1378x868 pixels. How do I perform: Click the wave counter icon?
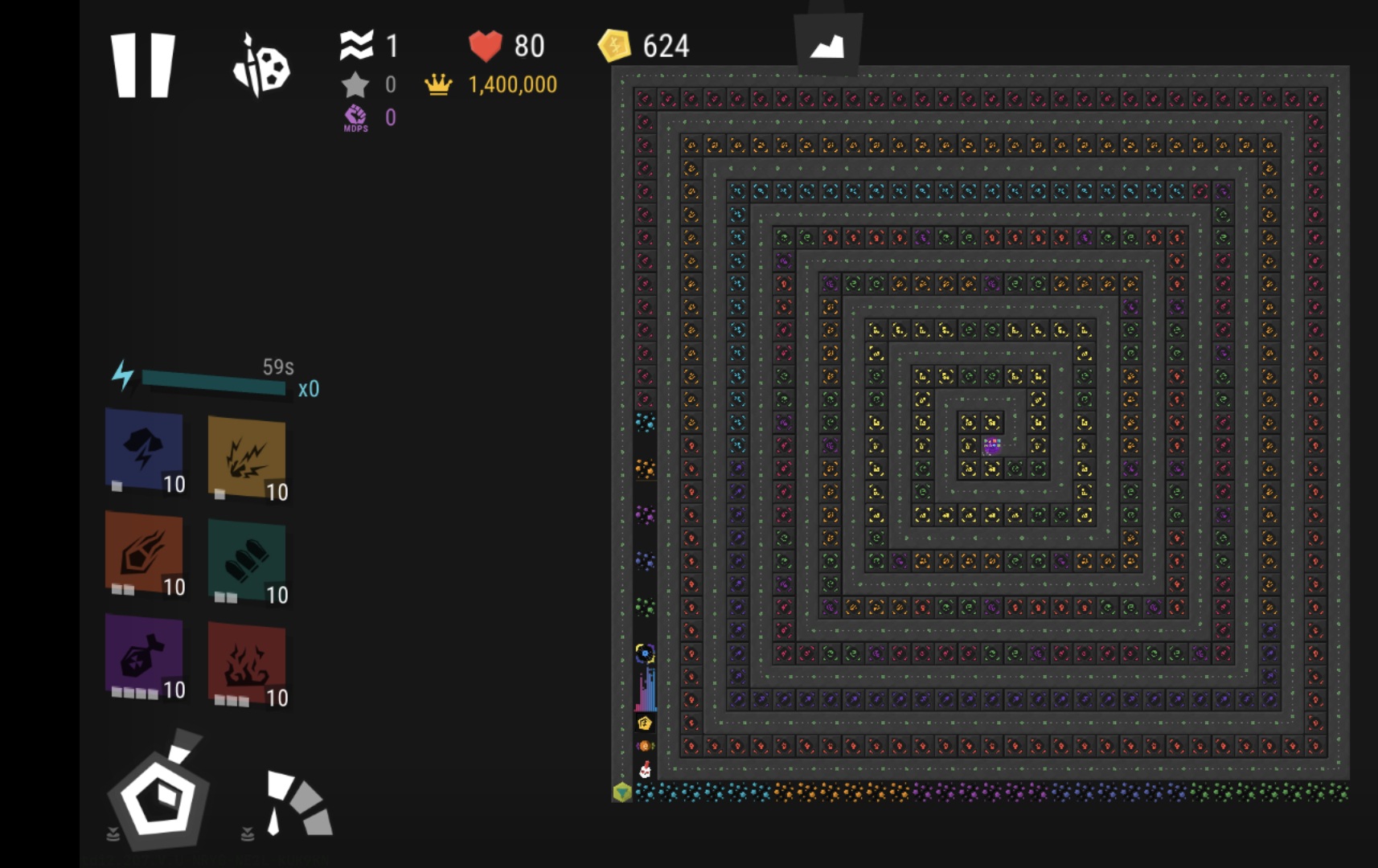[x=357, y=46]
